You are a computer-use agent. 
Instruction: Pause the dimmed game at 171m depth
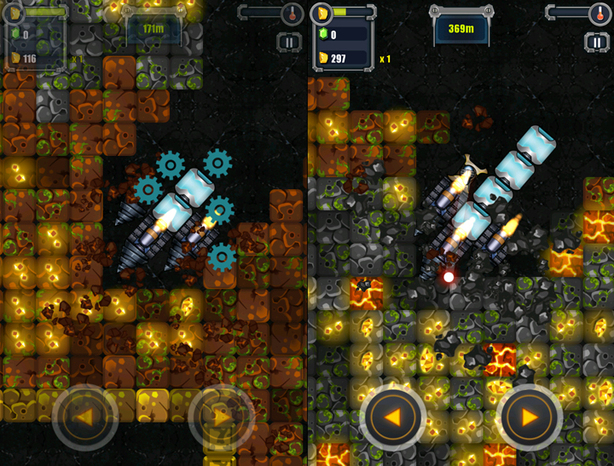coord(290,43)
